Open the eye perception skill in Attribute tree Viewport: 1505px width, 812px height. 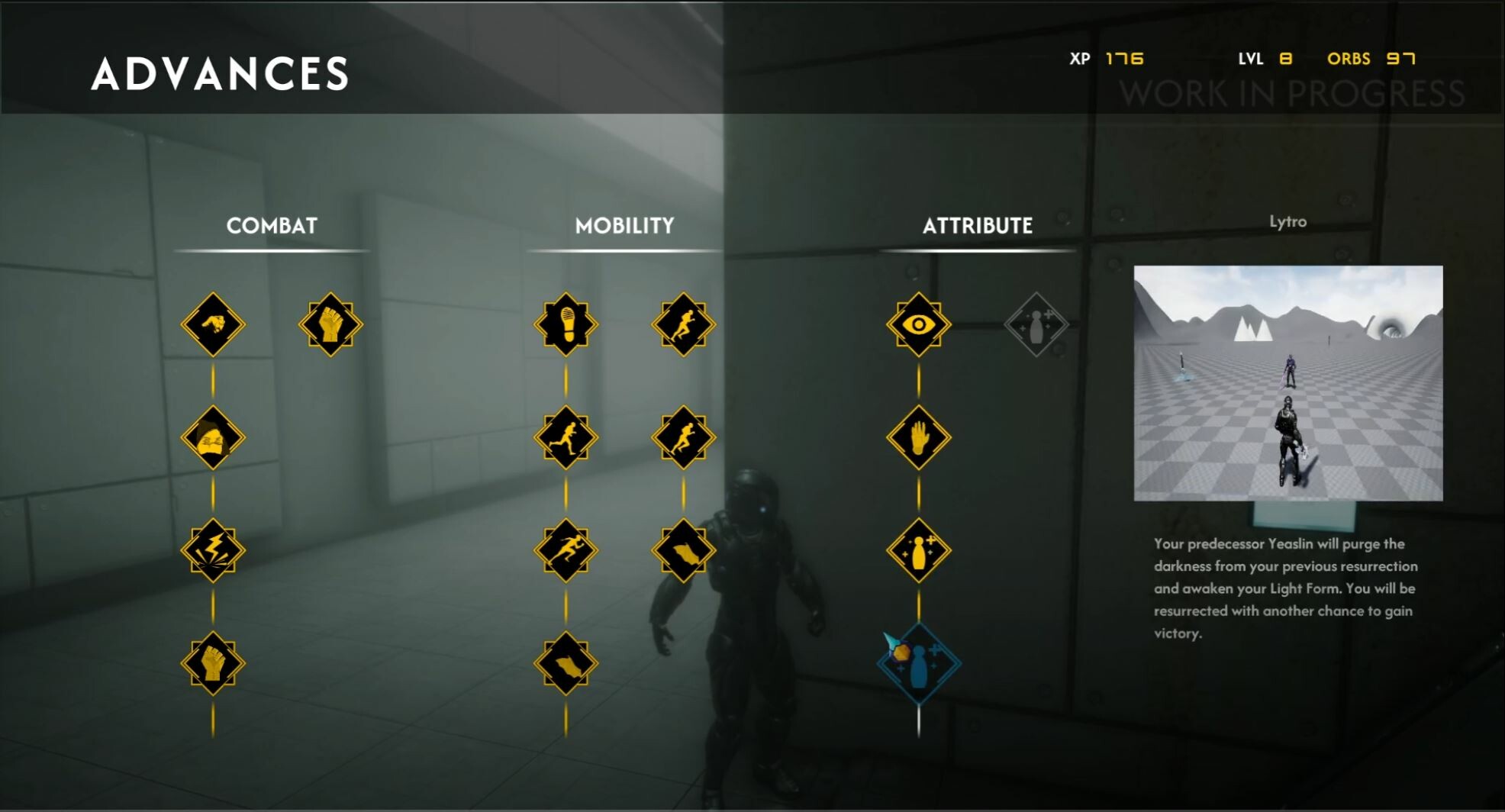(919, 324)
